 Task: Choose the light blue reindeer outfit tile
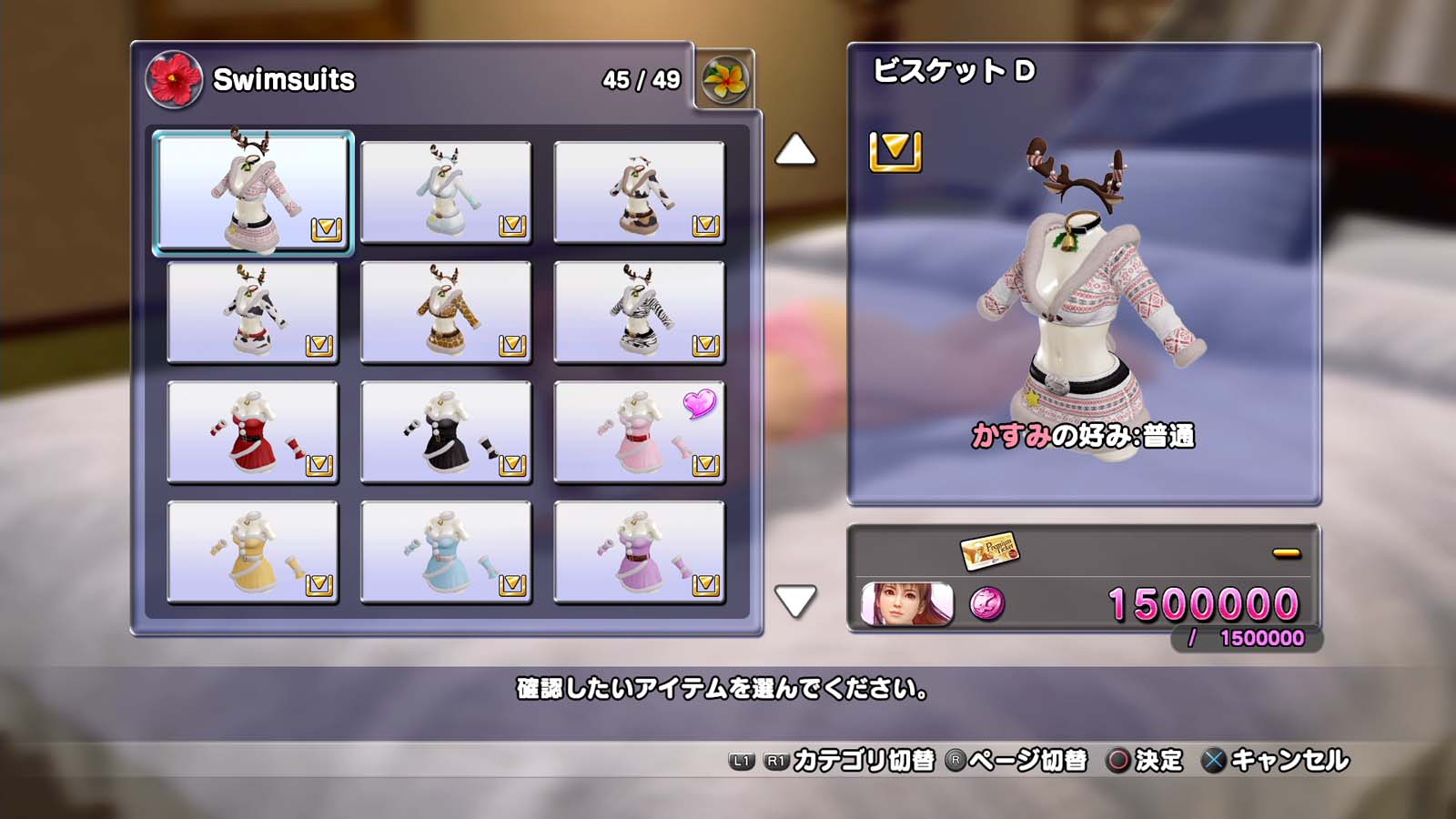446,192
